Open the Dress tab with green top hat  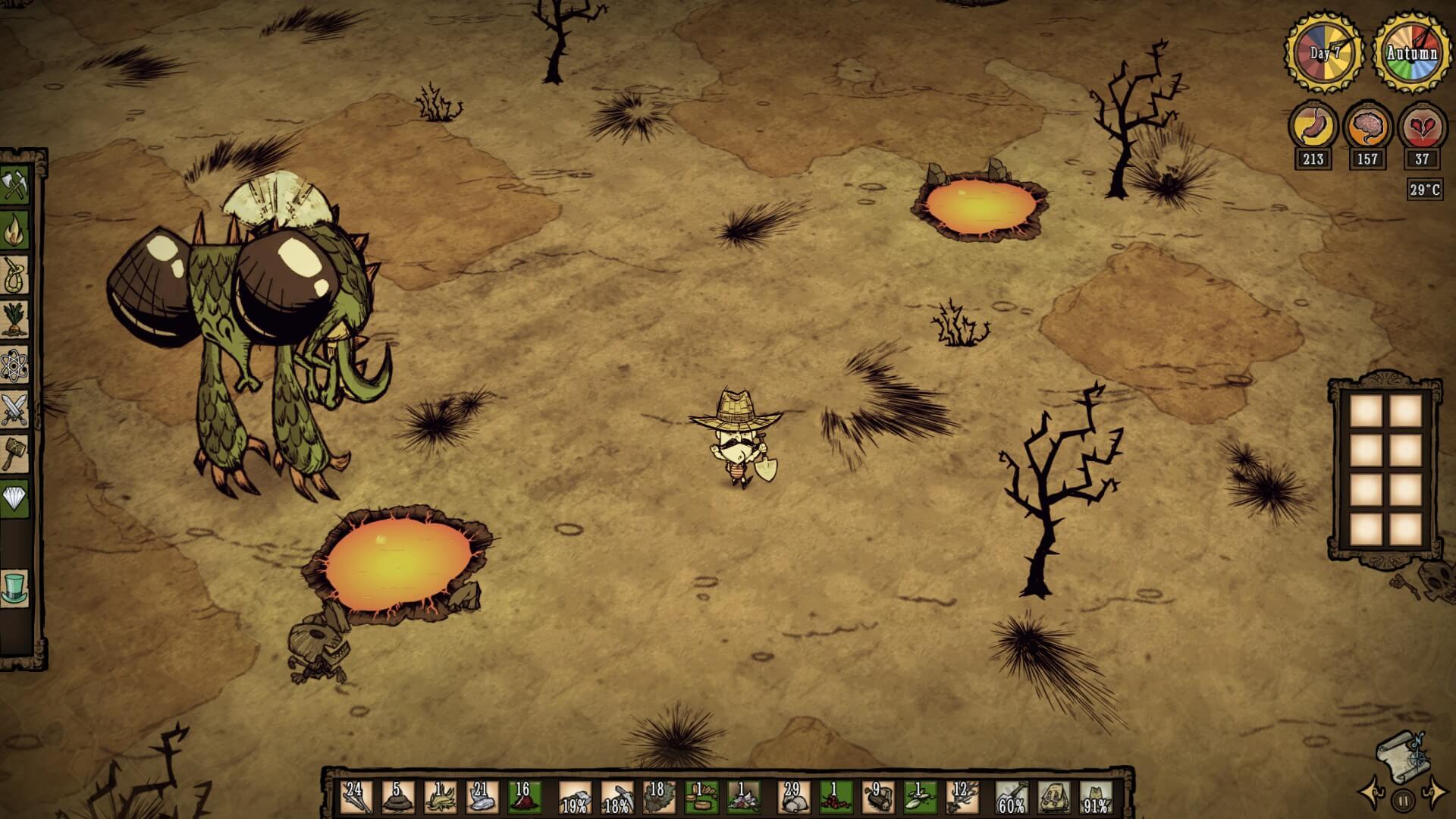click(14, 588)
